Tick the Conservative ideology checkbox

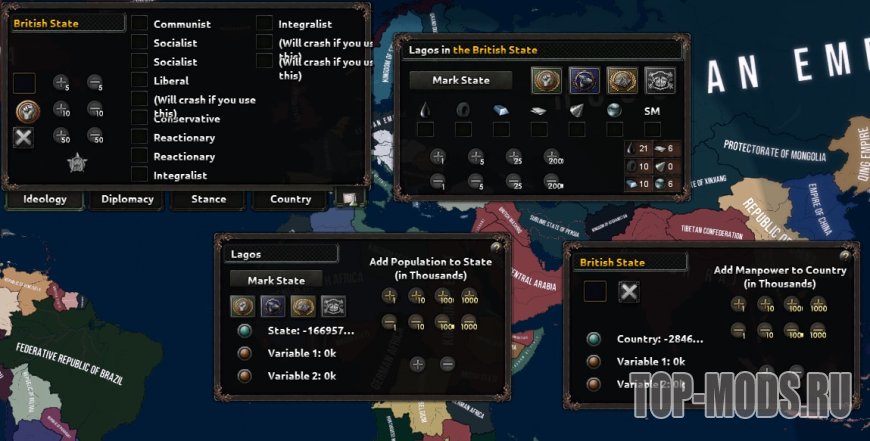pos(139,118)
